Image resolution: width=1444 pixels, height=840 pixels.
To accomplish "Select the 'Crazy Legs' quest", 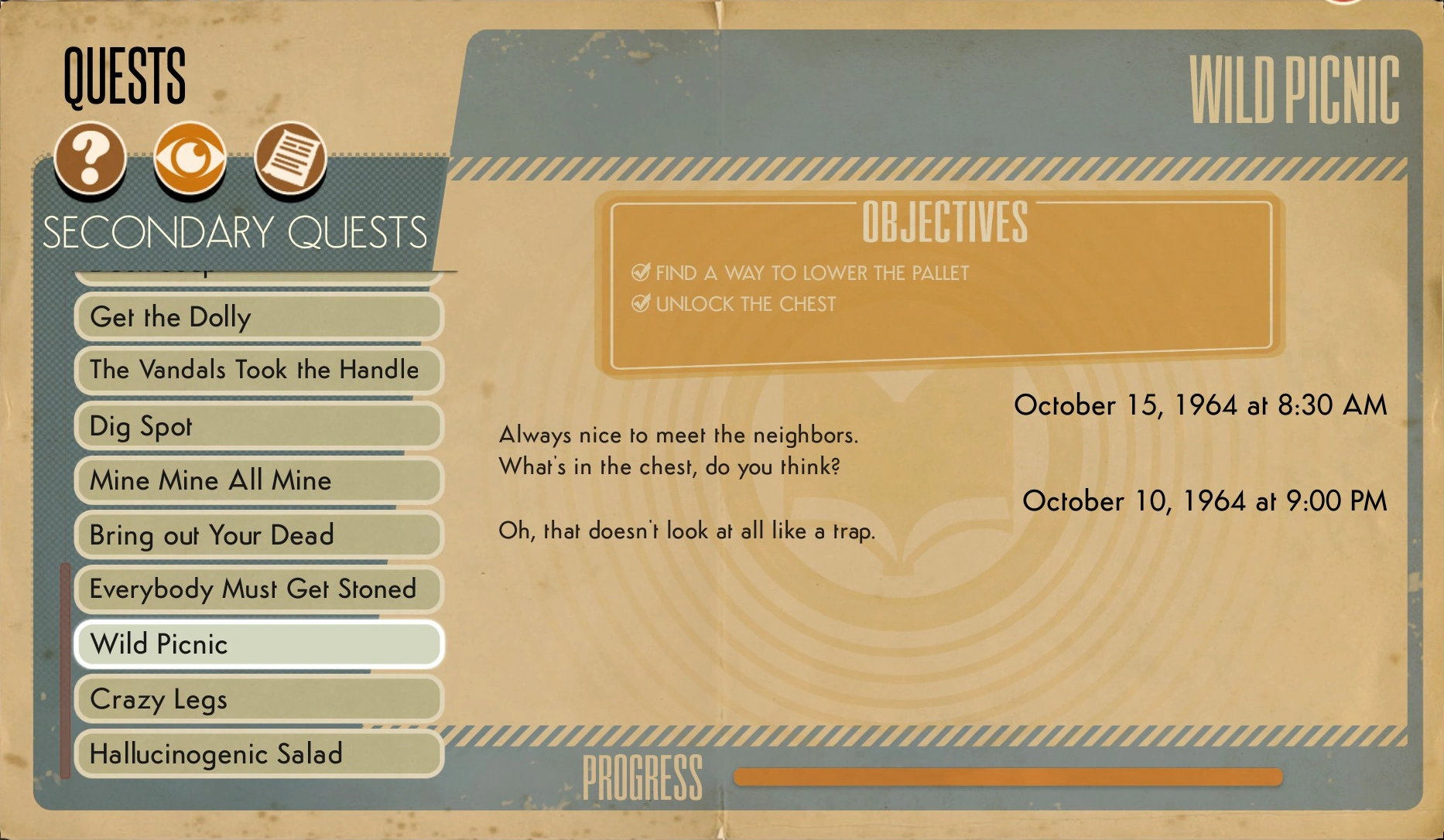I will [257, 698].
